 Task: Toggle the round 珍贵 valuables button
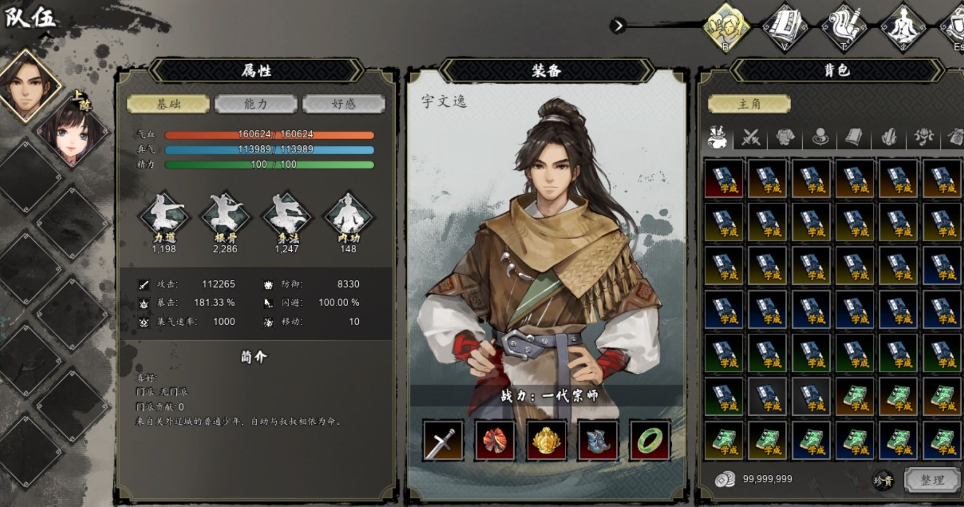883,480
